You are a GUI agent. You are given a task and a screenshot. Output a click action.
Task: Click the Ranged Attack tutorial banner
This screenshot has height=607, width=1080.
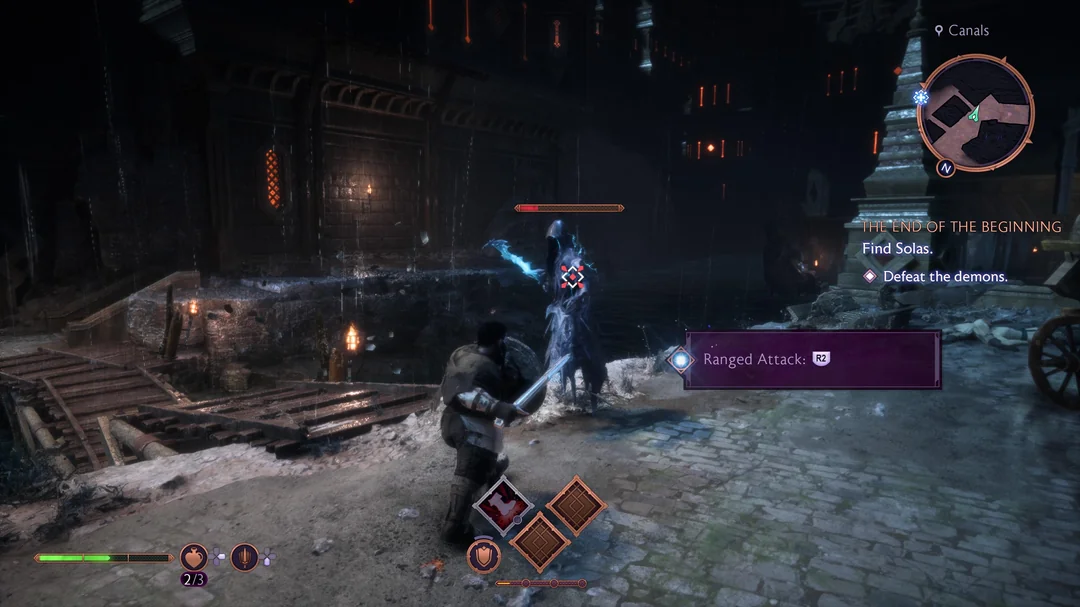coord(812,359)
